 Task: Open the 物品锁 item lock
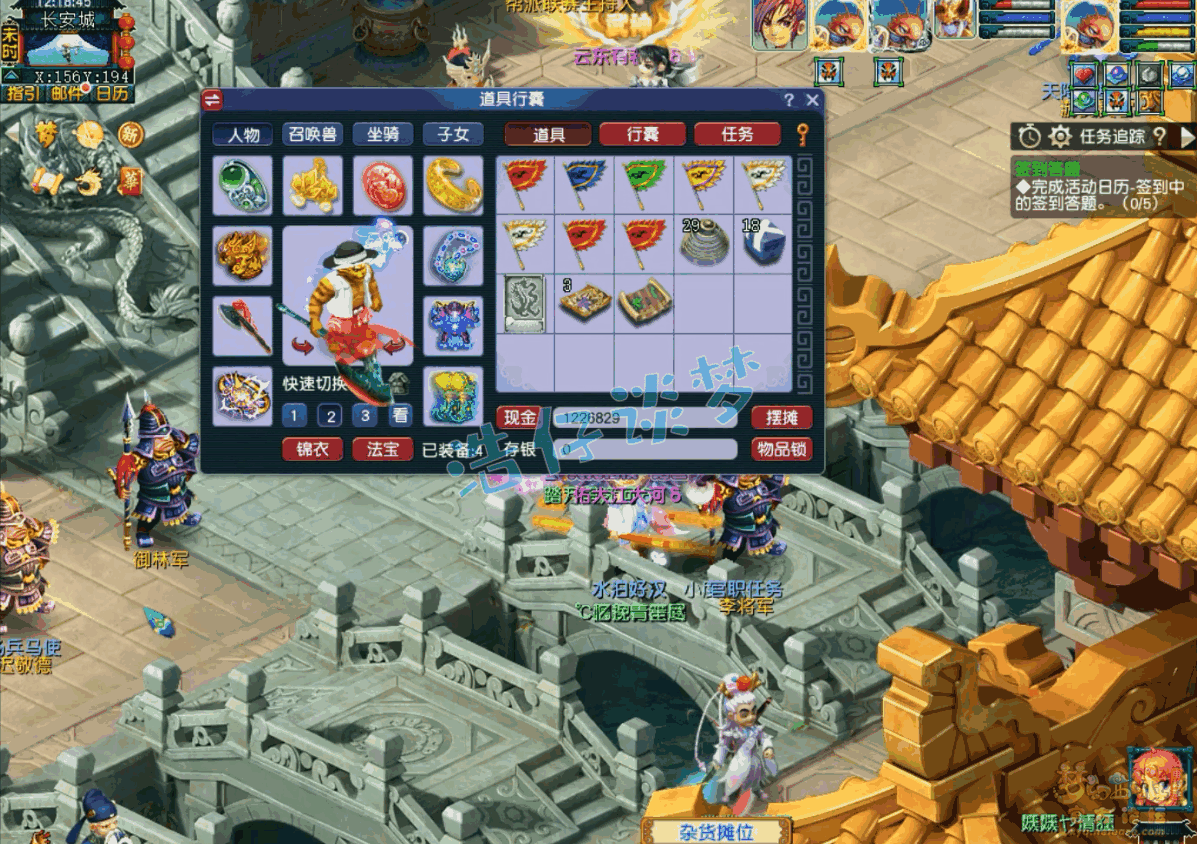click(781, 450)
